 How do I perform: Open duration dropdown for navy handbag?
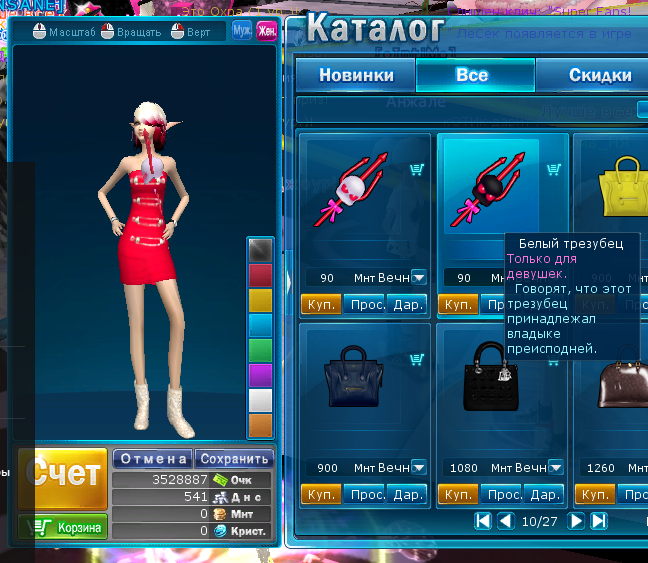419,468
